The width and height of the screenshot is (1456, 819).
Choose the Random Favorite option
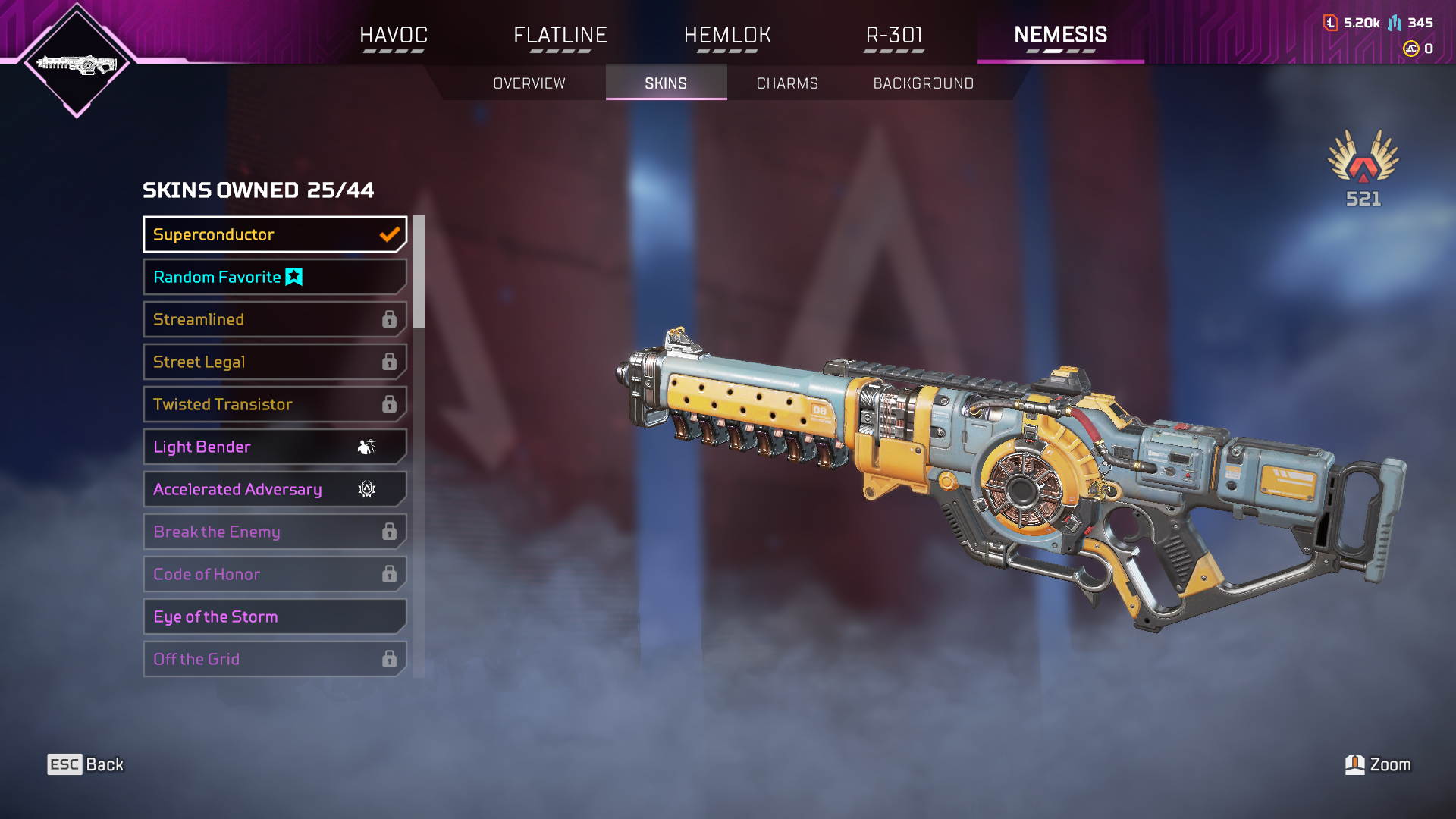pyautogui.click(x=275, y=277)
